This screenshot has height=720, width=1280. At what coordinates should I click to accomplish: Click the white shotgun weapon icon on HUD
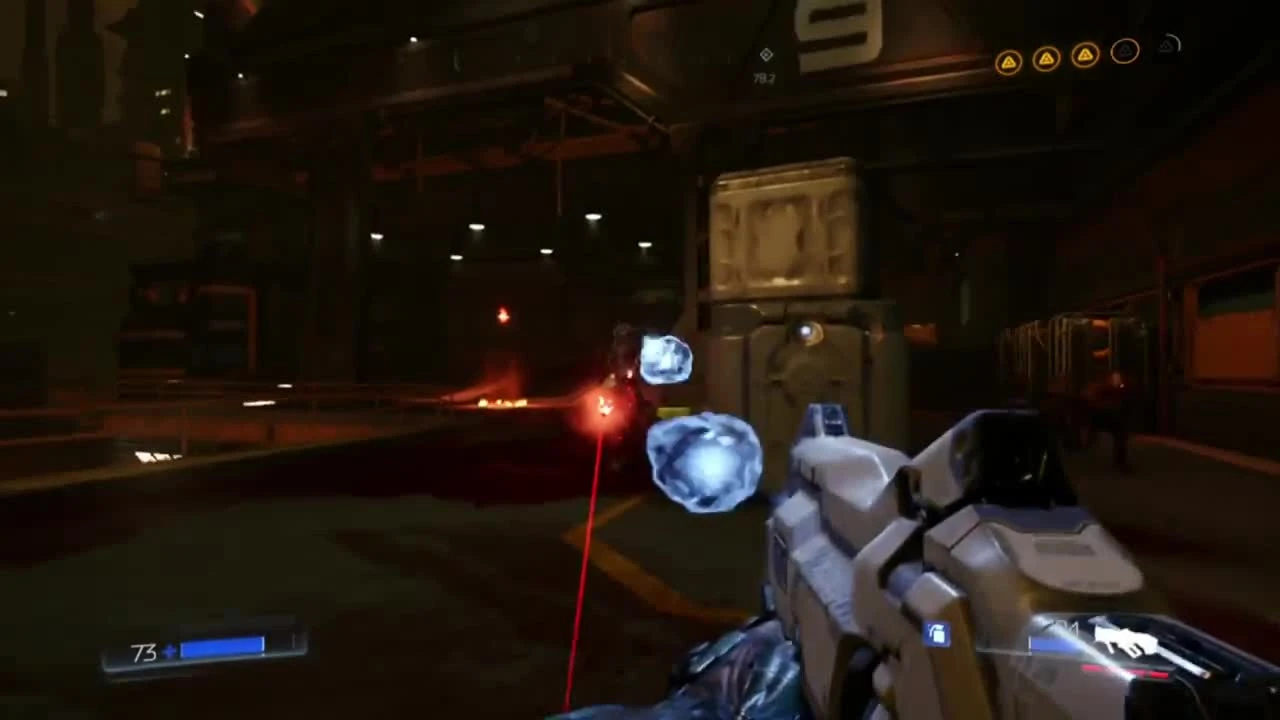[1125, 640]
